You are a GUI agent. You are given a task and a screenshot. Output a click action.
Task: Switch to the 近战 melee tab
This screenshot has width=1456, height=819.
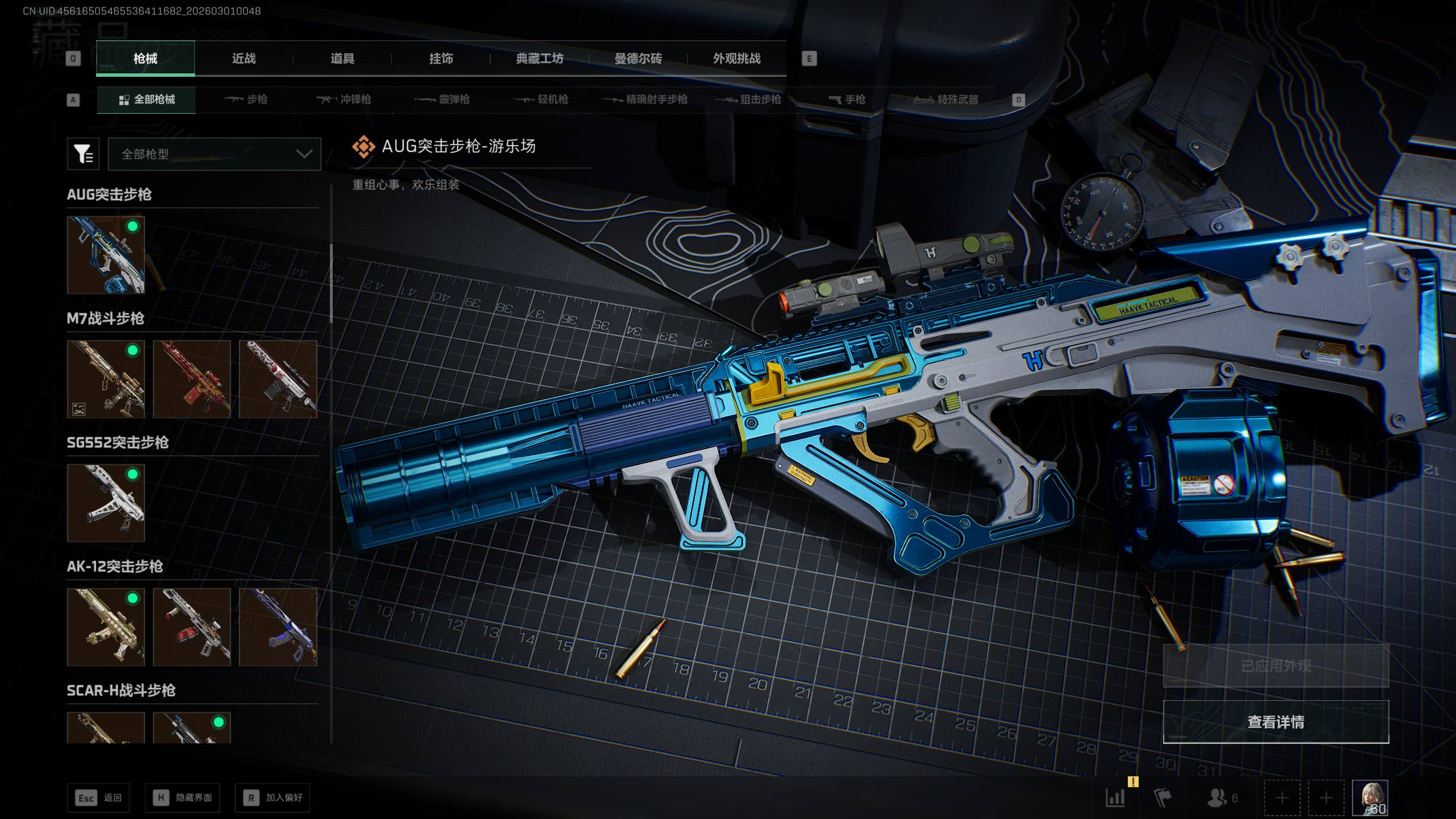[244, 59]
